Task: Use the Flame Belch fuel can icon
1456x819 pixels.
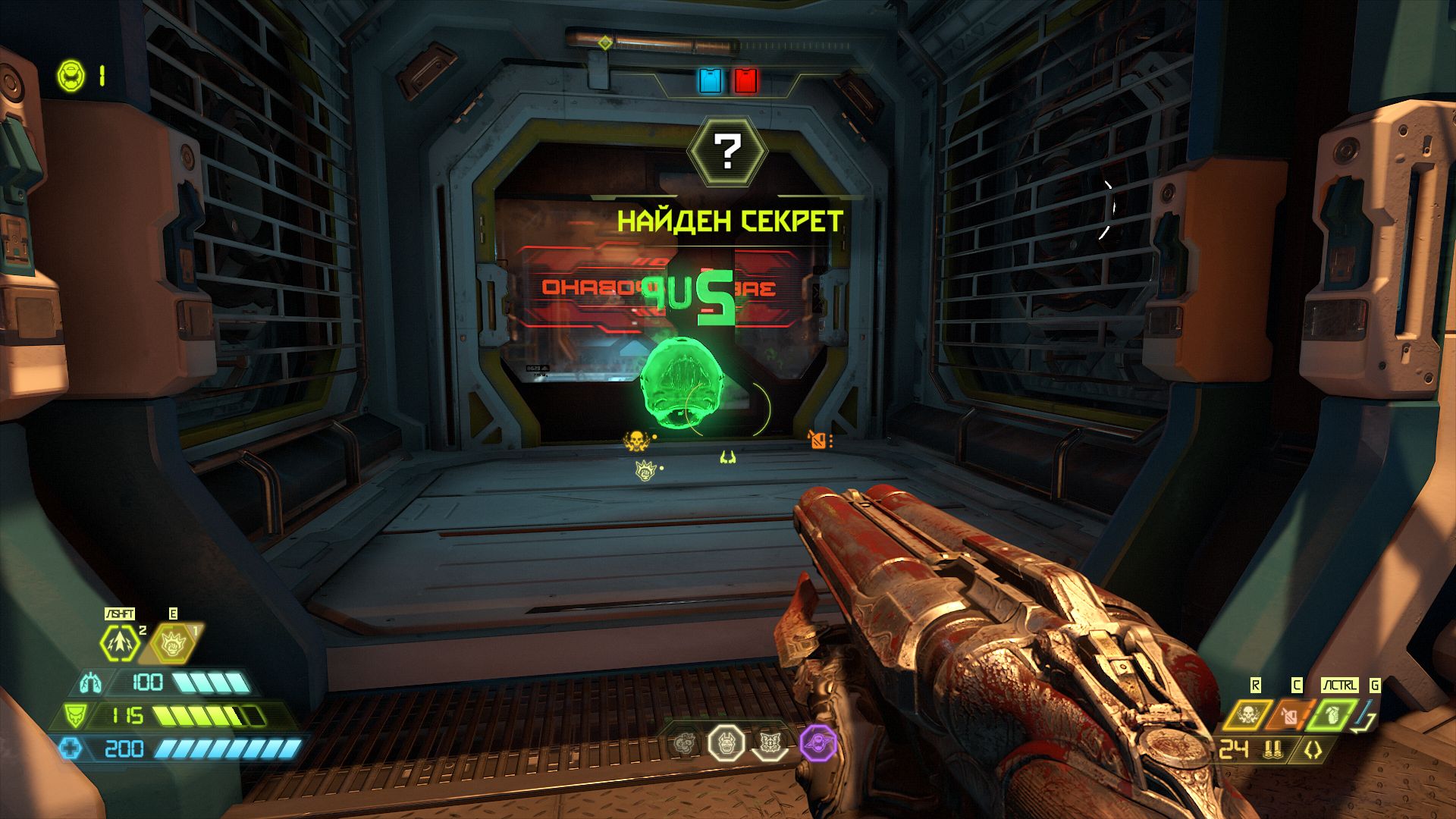Action: 1290,714
